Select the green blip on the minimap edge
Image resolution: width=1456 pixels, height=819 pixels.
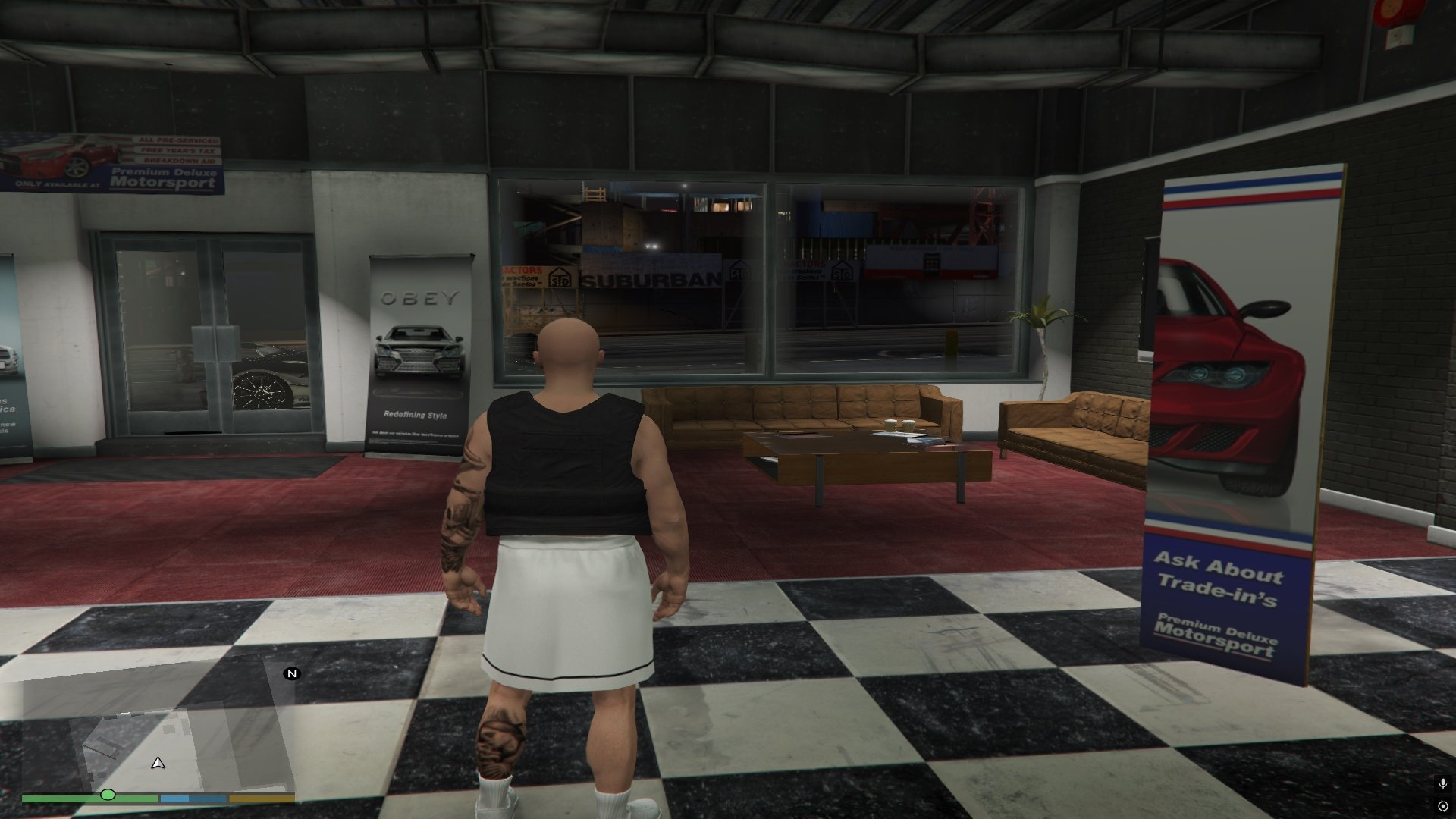coord(108,795)
